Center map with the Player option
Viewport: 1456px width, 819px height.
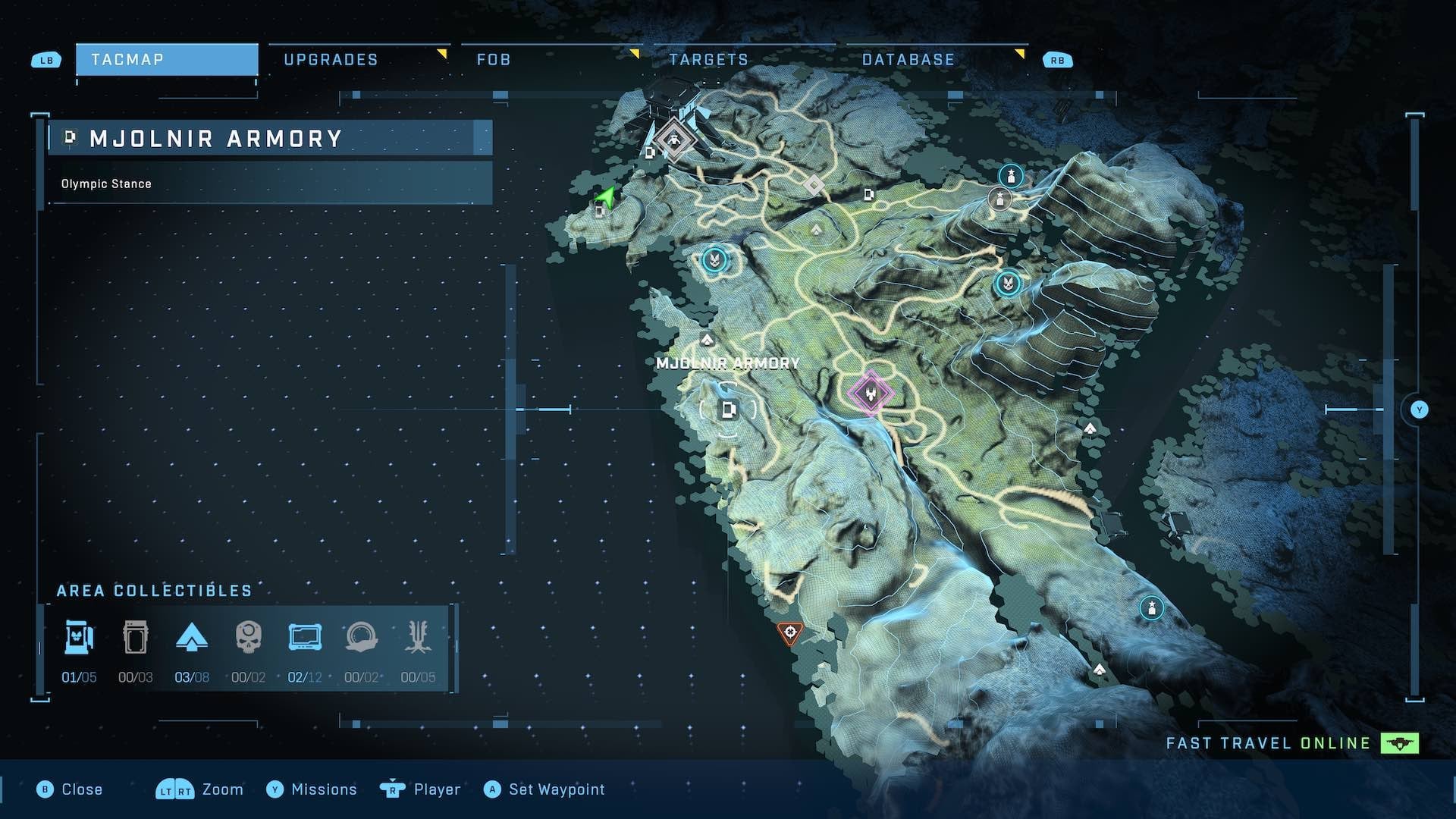pyautogui.click(x=421, y=789)
